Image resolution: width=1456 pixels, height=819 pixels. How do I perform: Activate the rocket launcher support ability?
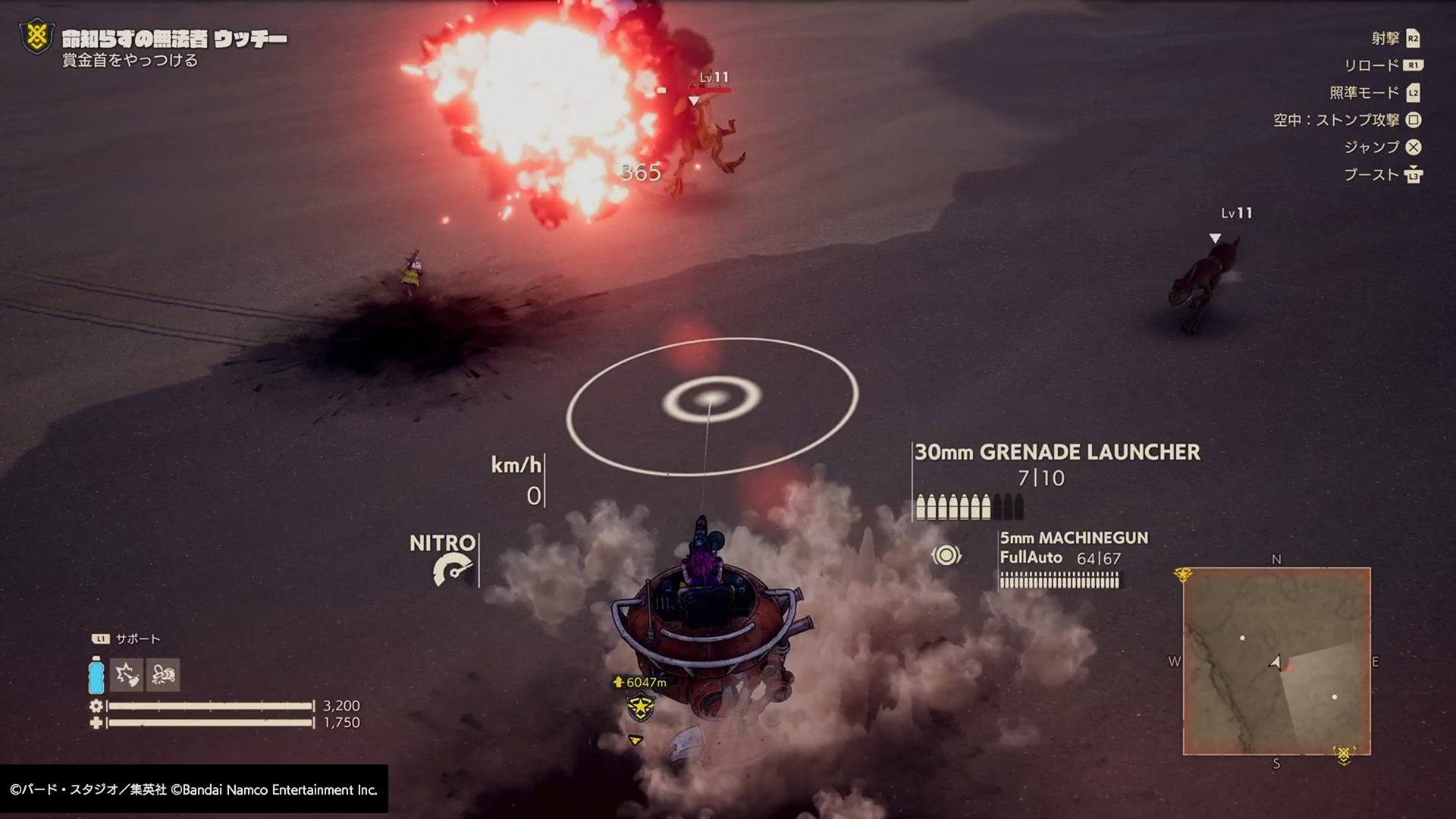(127, 675)
